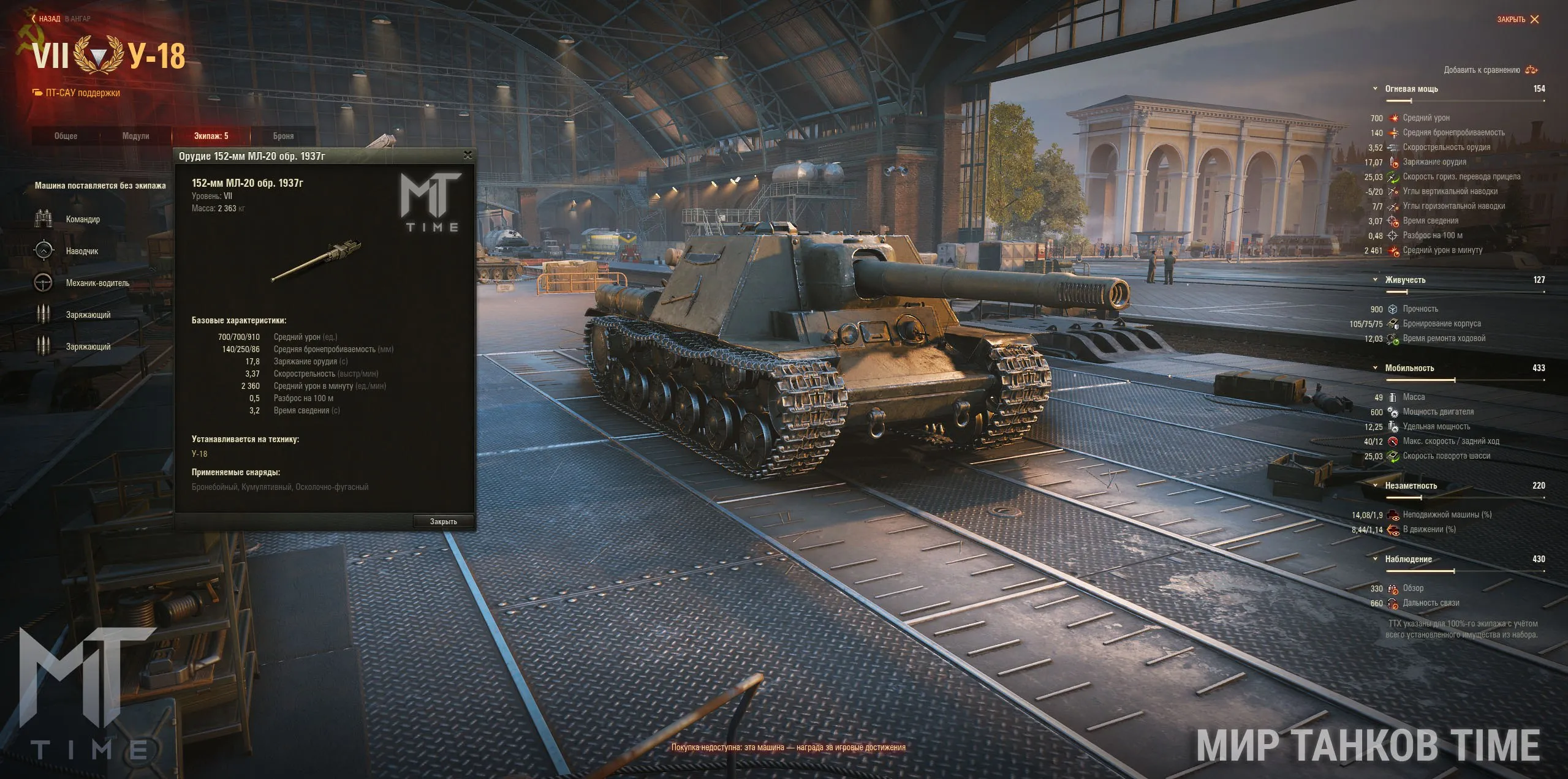
Task: Click the Закрыть button in gun popup
Action: 443,522
